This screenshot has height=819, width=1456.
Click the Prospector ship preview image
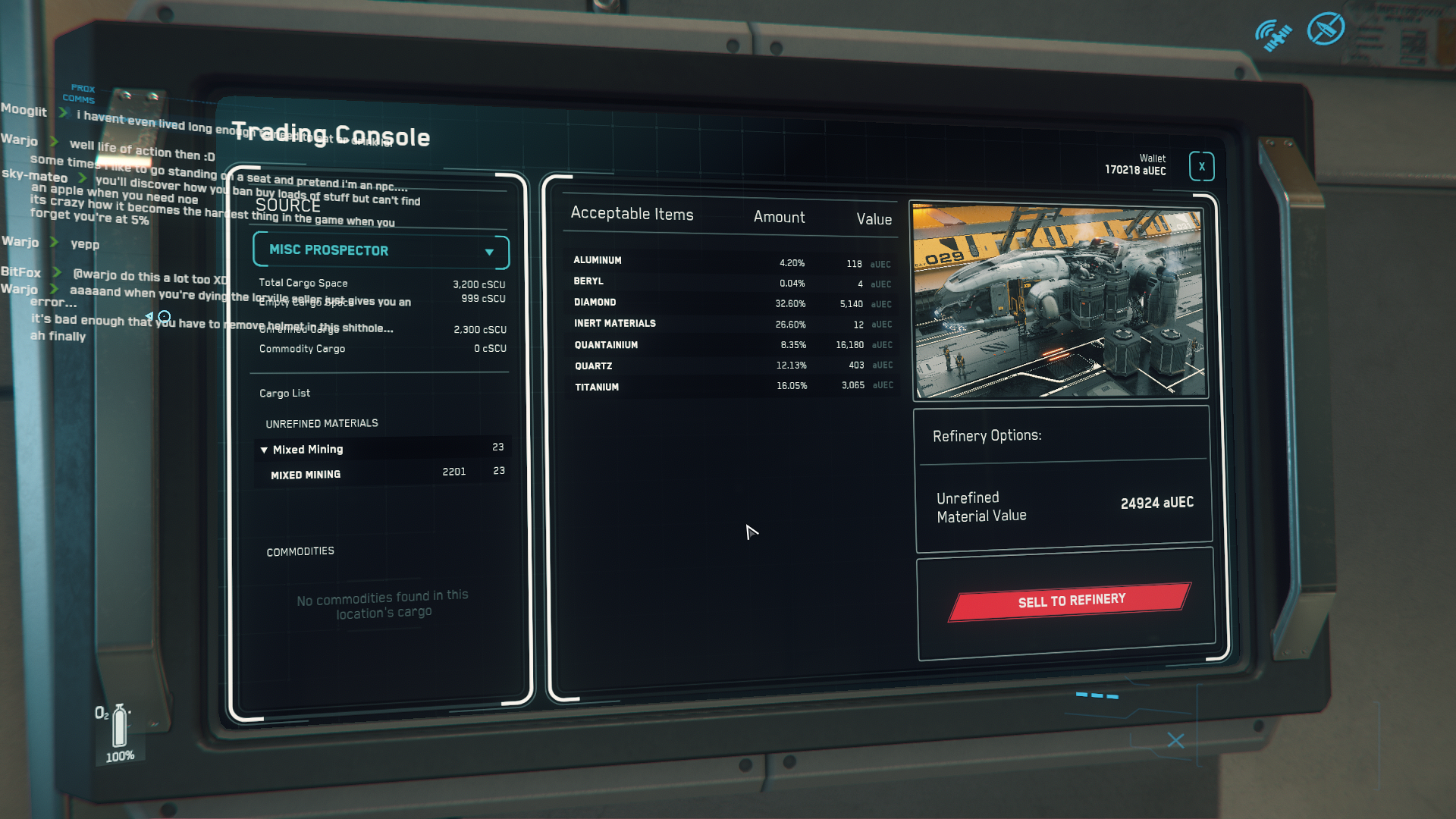click(x=1059, y=300)
